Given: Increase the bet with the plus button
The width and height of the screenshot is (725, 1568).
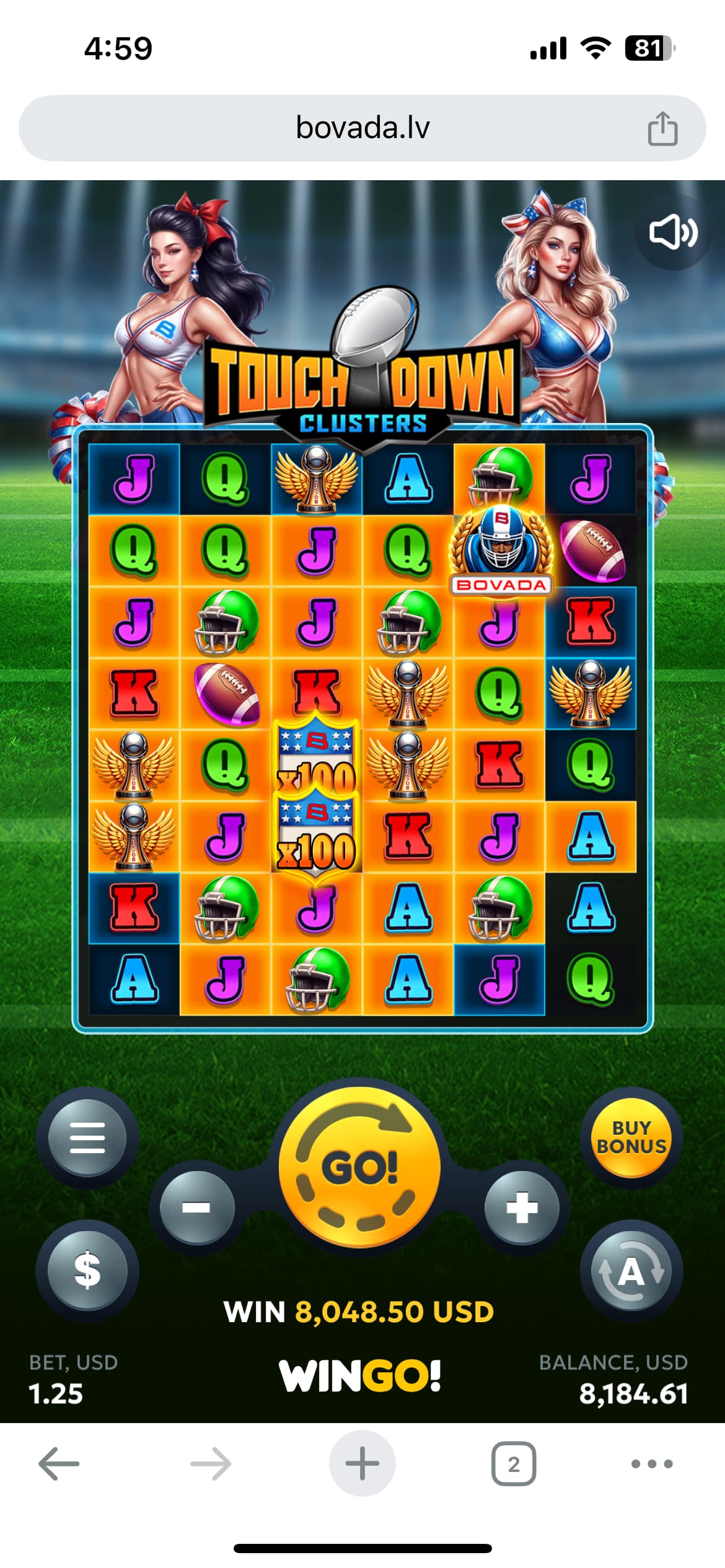Looking at the screenshot, I should tap(522, 1208).
